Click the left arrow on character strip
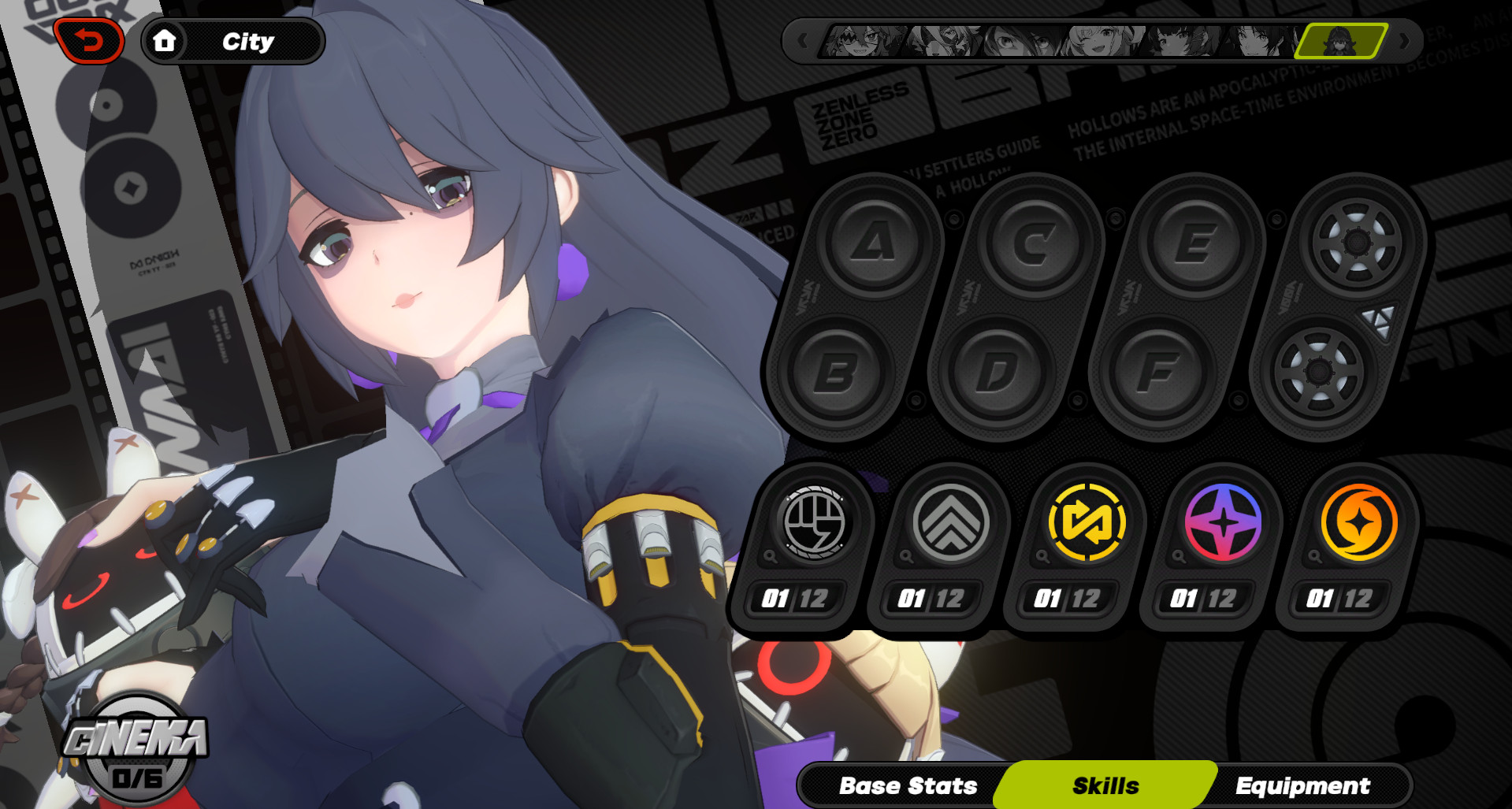Viewport: 1512px width, 809px height. 802,40
